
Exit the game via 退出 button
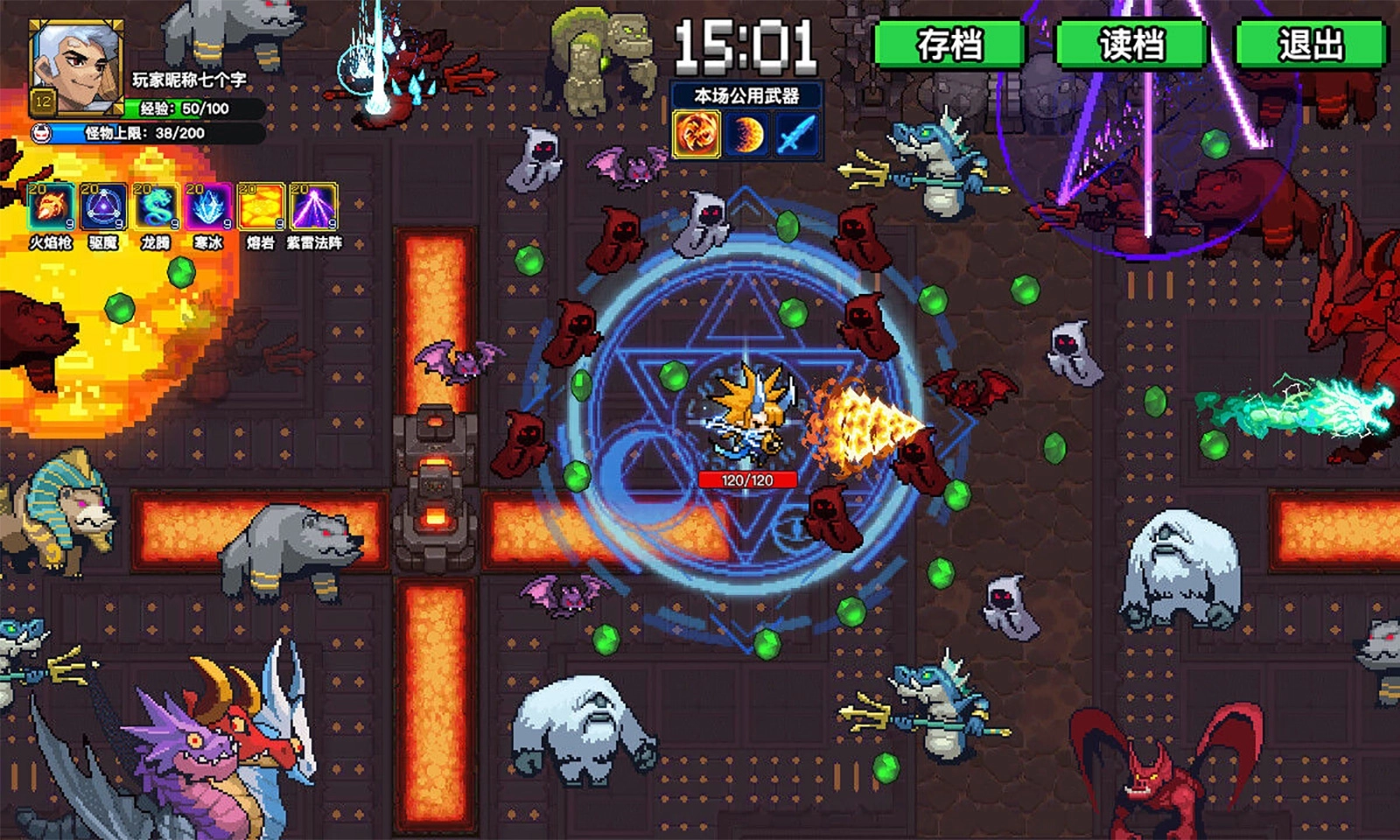click(1310, 44)
